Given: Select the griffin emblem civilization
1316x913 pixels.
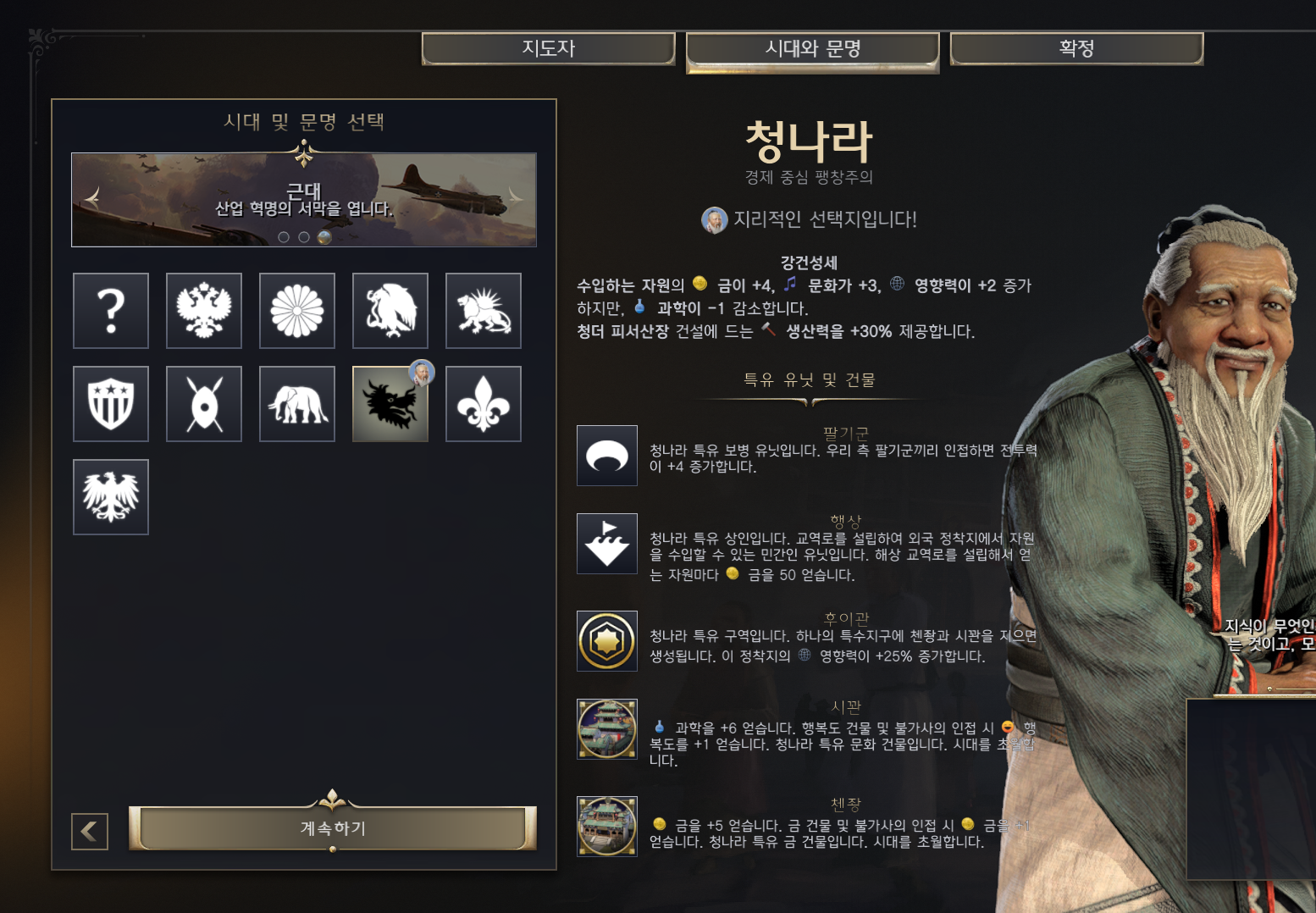Looking at the screenshot, I should pos(390,311).
